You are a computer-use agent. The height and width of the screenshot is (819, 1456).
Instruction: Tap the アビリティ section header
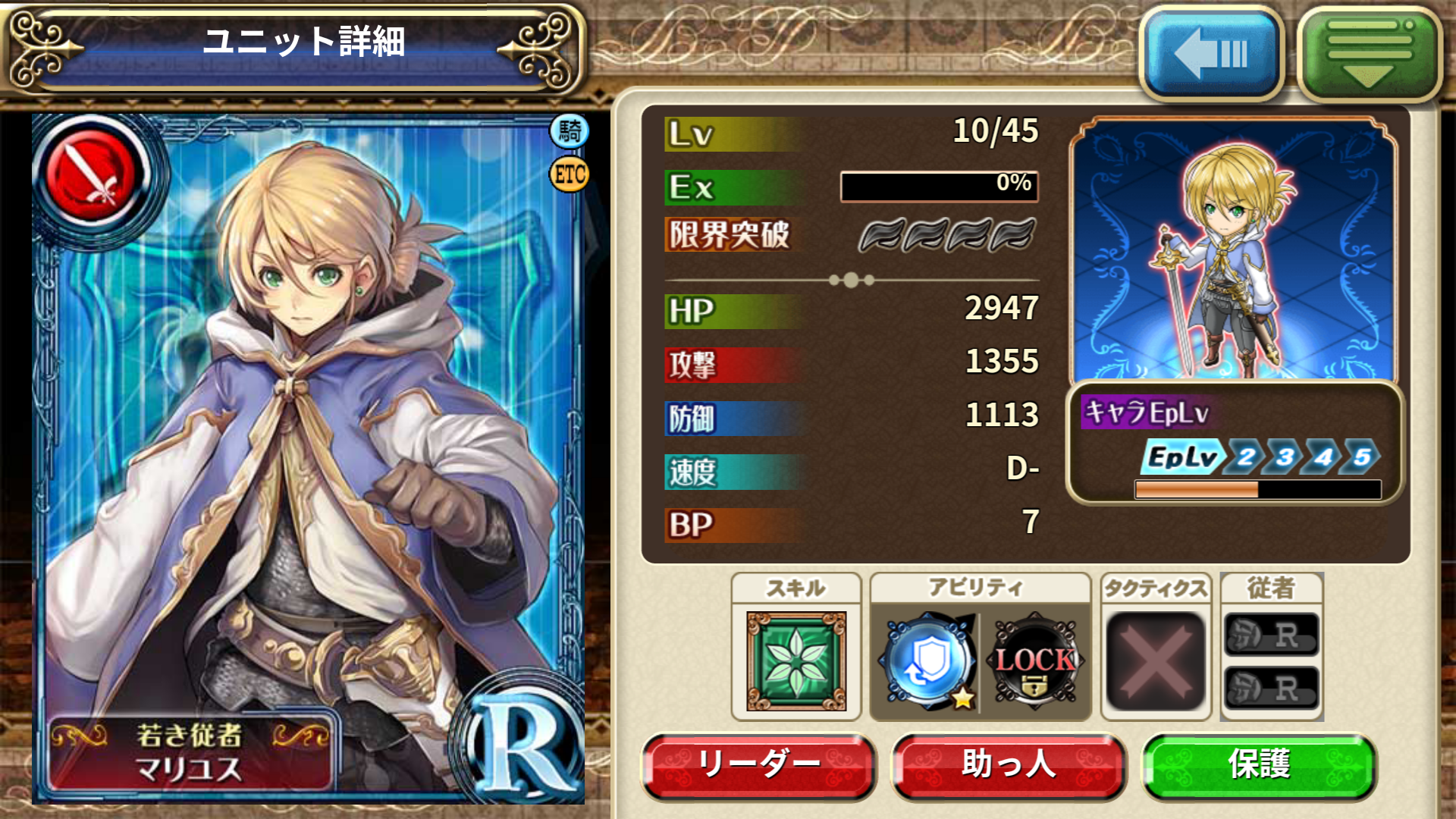[x=980, y=585]
